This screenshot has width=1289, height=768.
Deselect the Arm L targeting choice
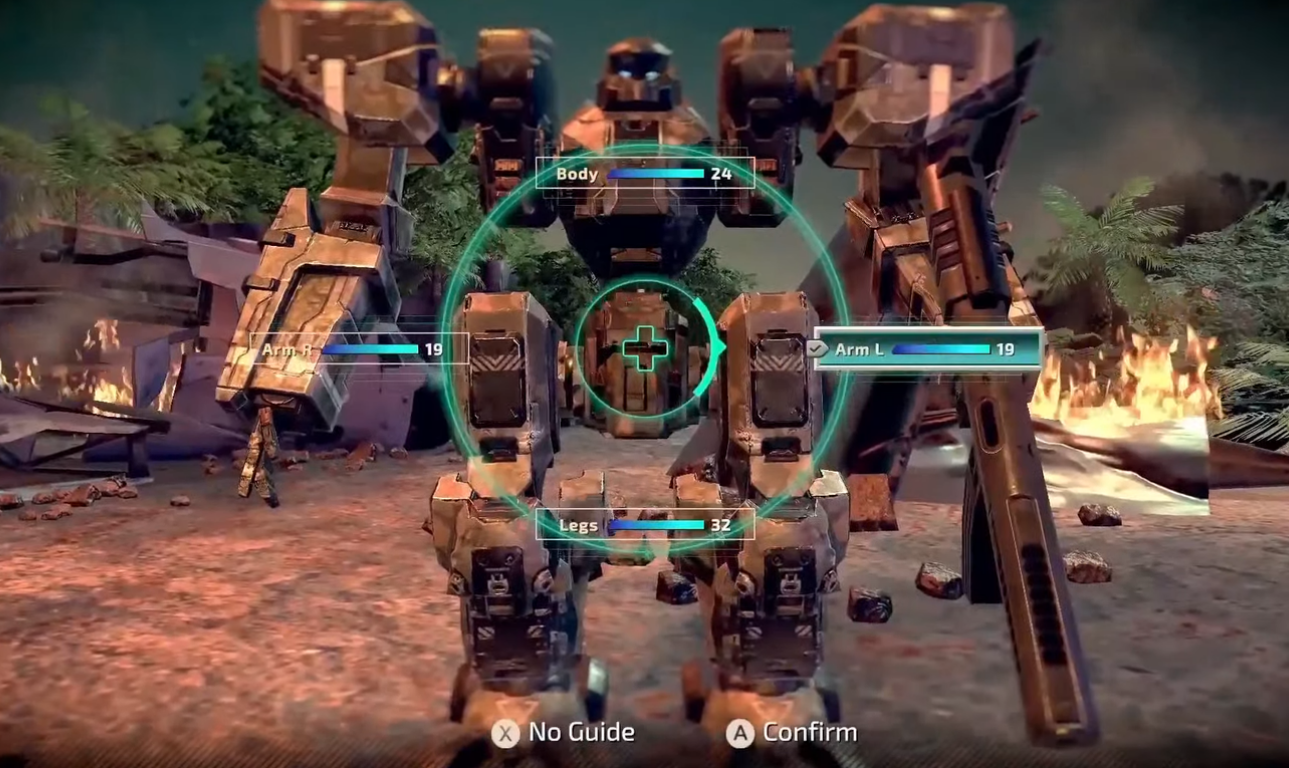pos(930,350)
